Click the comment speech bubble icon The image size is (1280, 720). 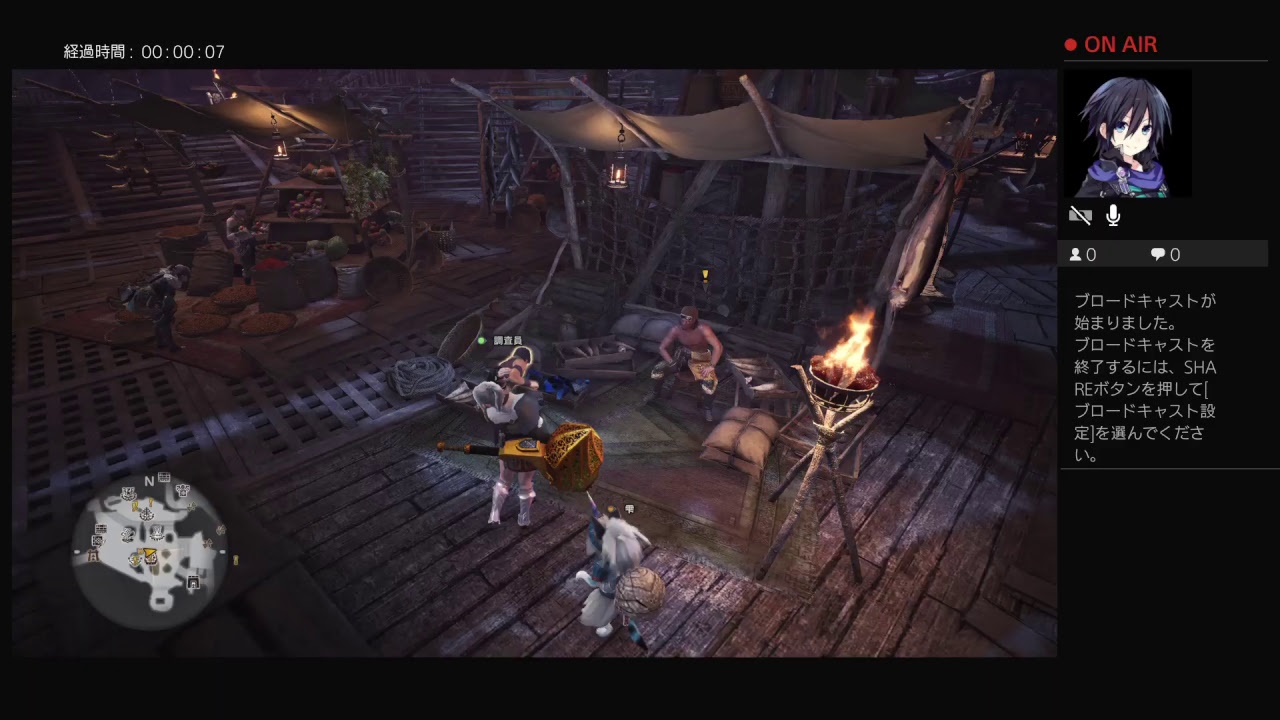tap(1158, 254)
